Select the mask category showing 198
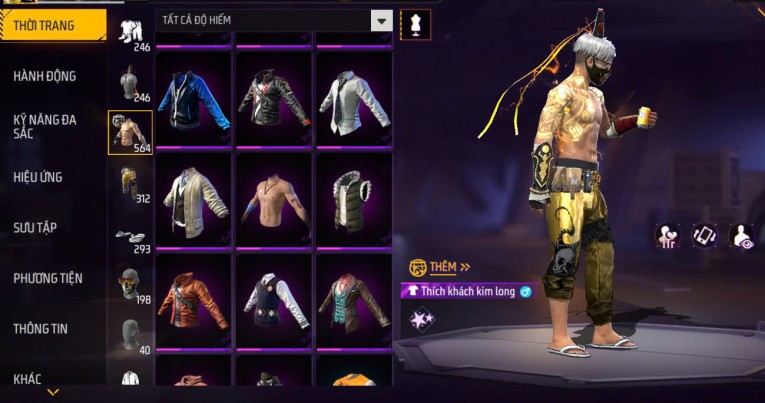This screenshot has height=403, width=765. point(128,286)
